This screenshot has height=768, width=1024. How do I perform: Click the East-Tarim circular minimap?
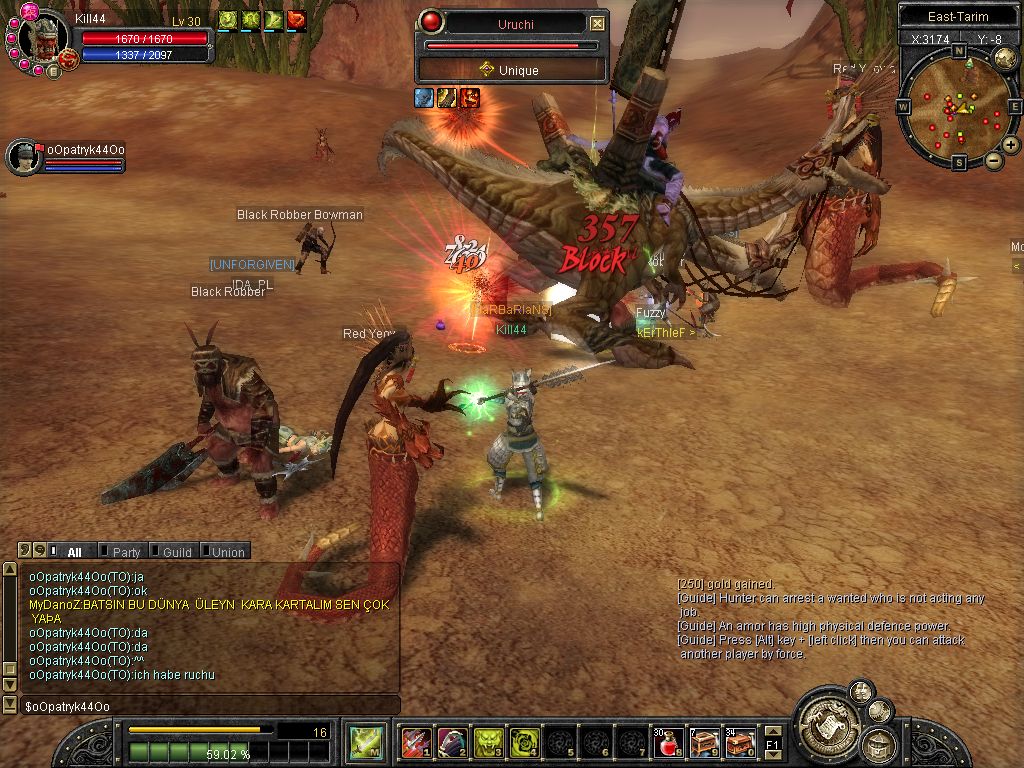958,107
